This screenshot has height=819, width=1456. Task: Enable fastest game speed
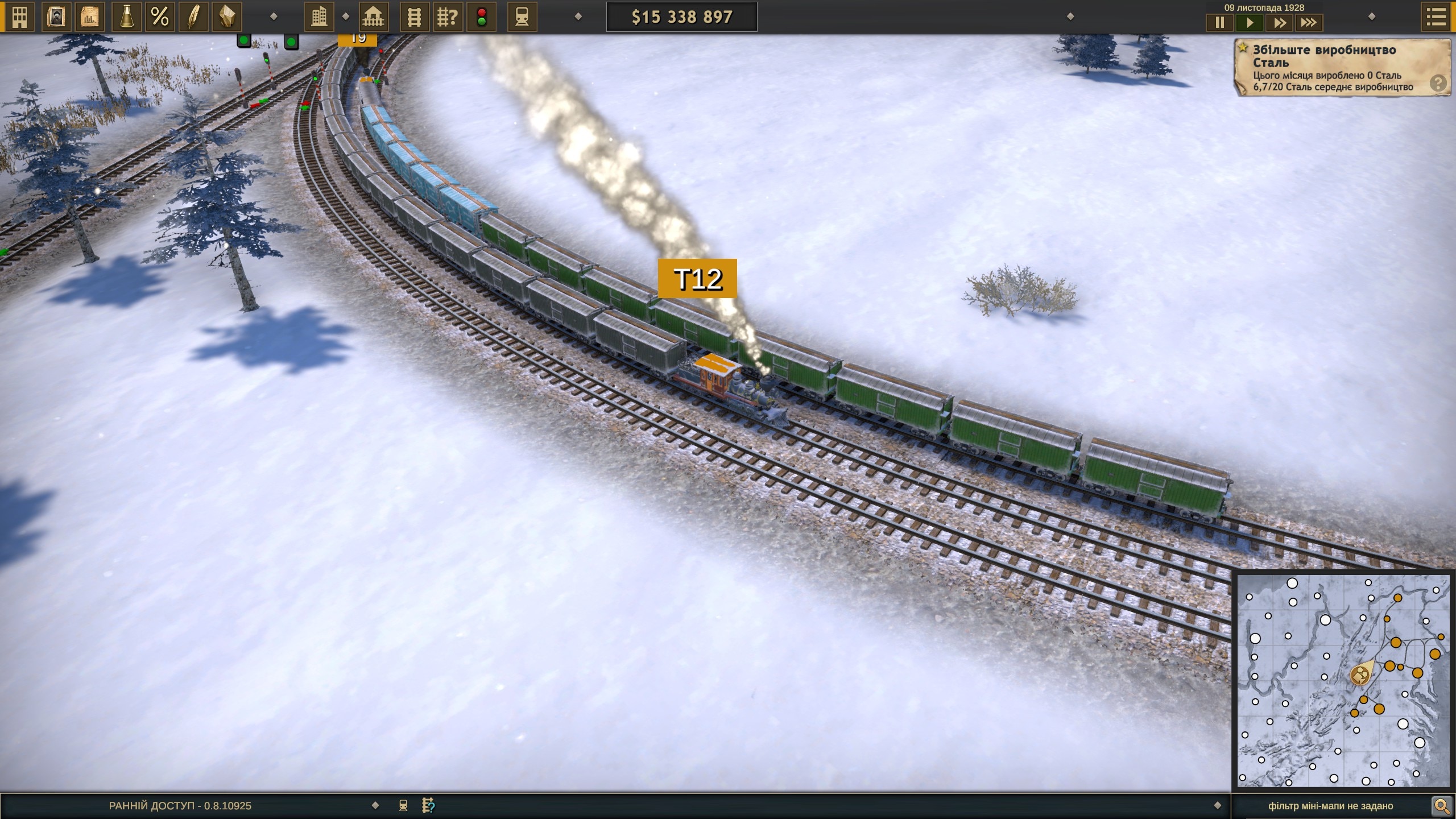[x=1309, y=23]
